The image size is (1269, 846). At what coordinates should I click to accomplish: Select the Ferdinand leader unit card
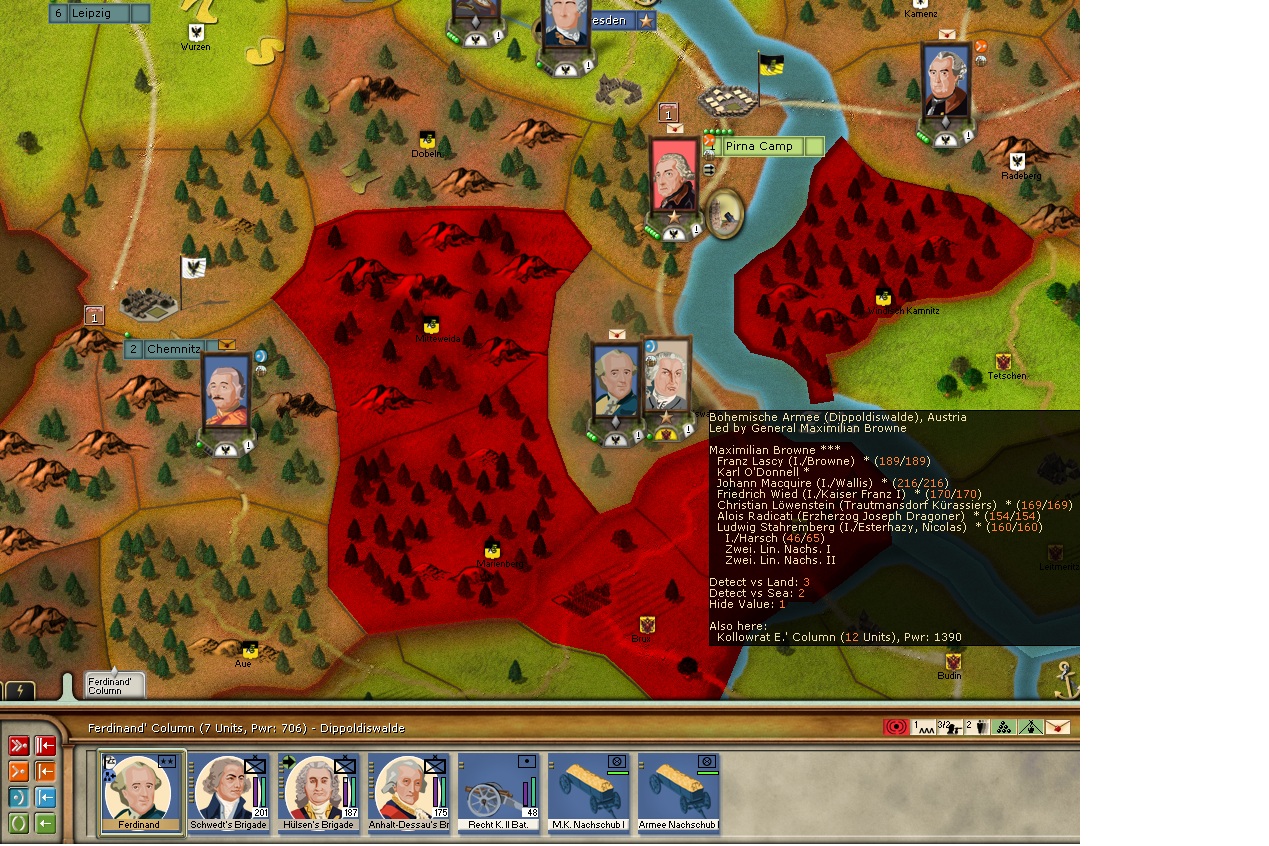tap(141, 792)
